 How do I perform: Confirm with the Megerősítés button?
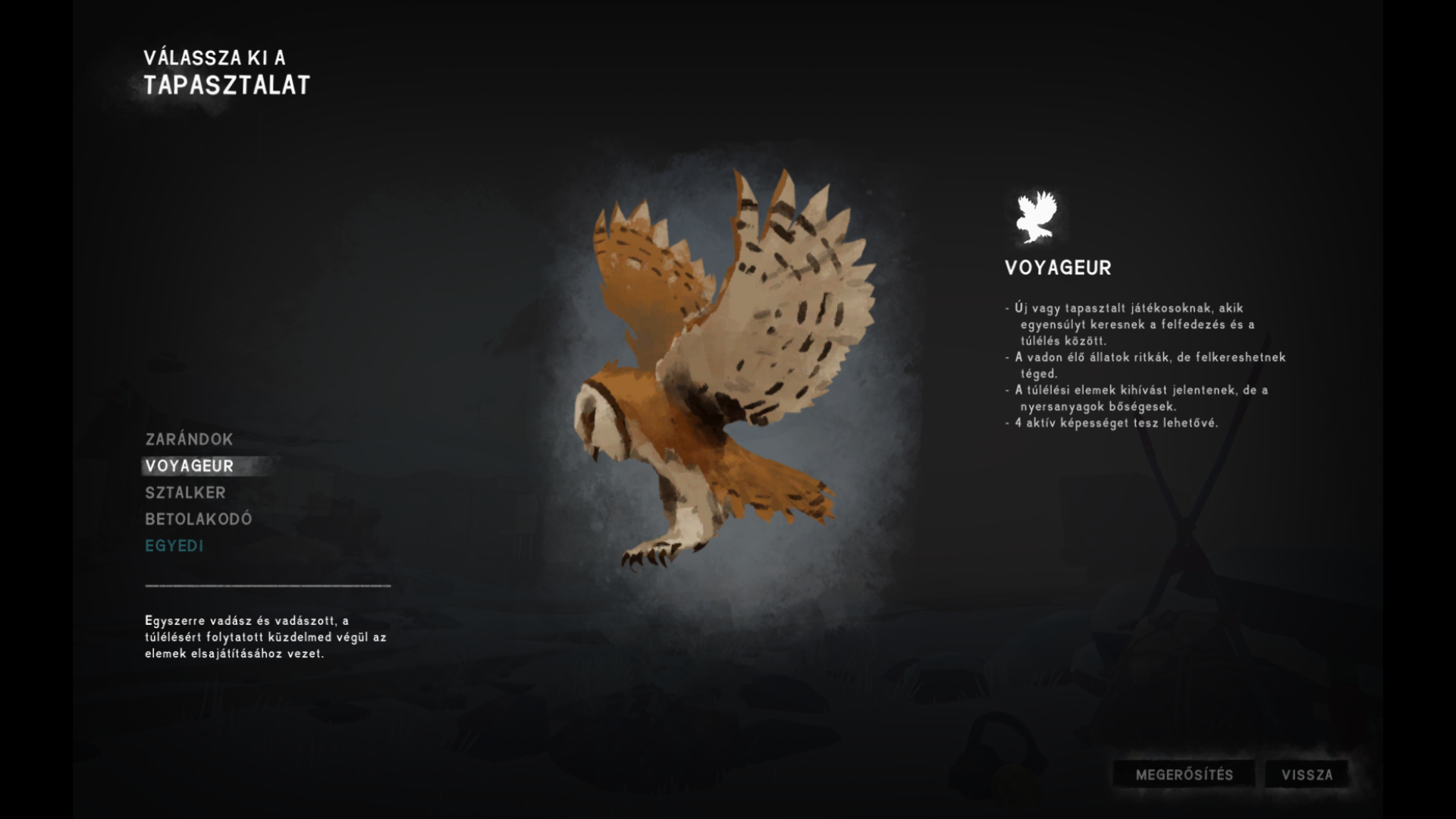[x=1184, y=774]
